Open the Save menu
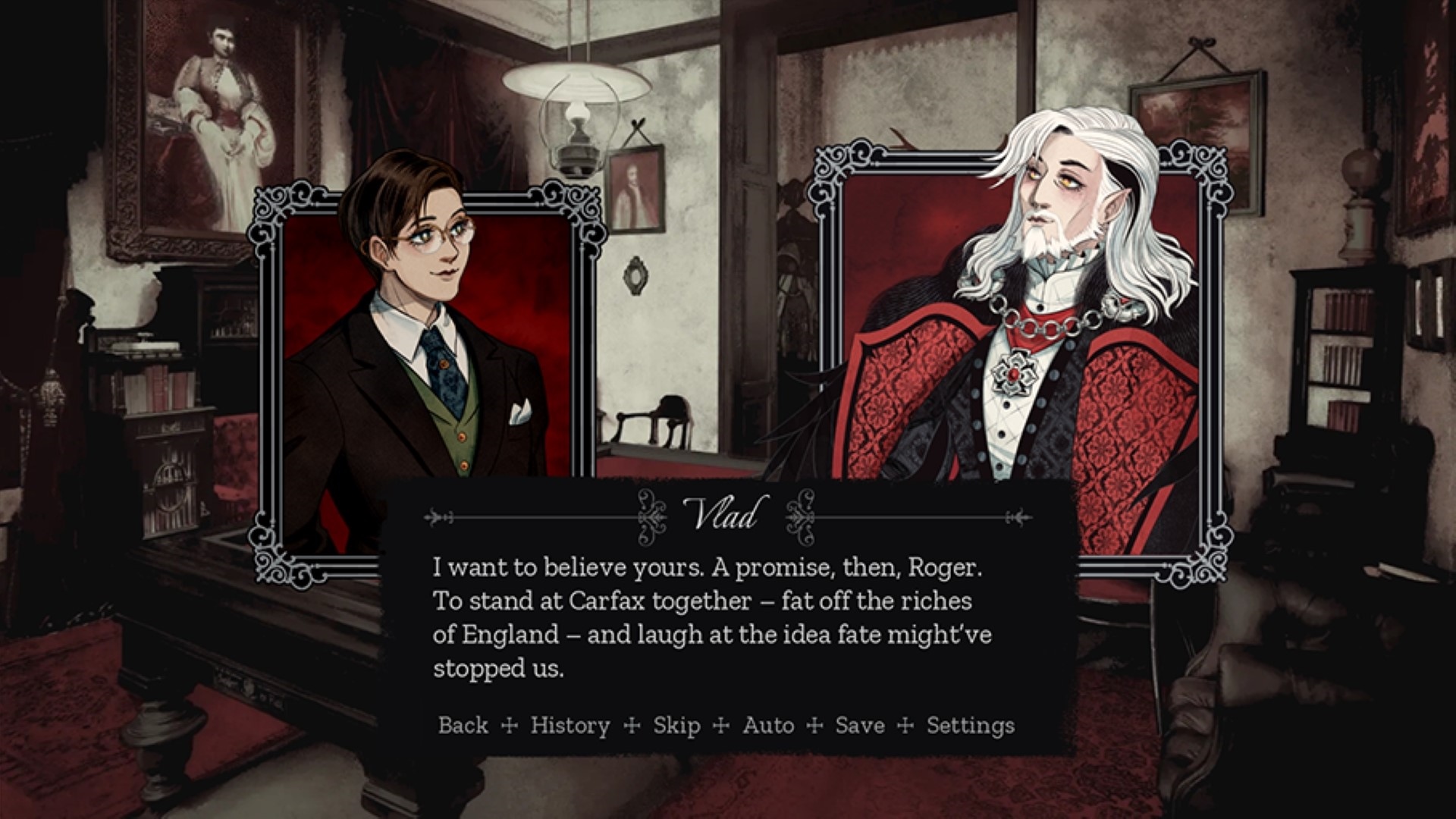The image size is (1456, 819). coord(860,726)
